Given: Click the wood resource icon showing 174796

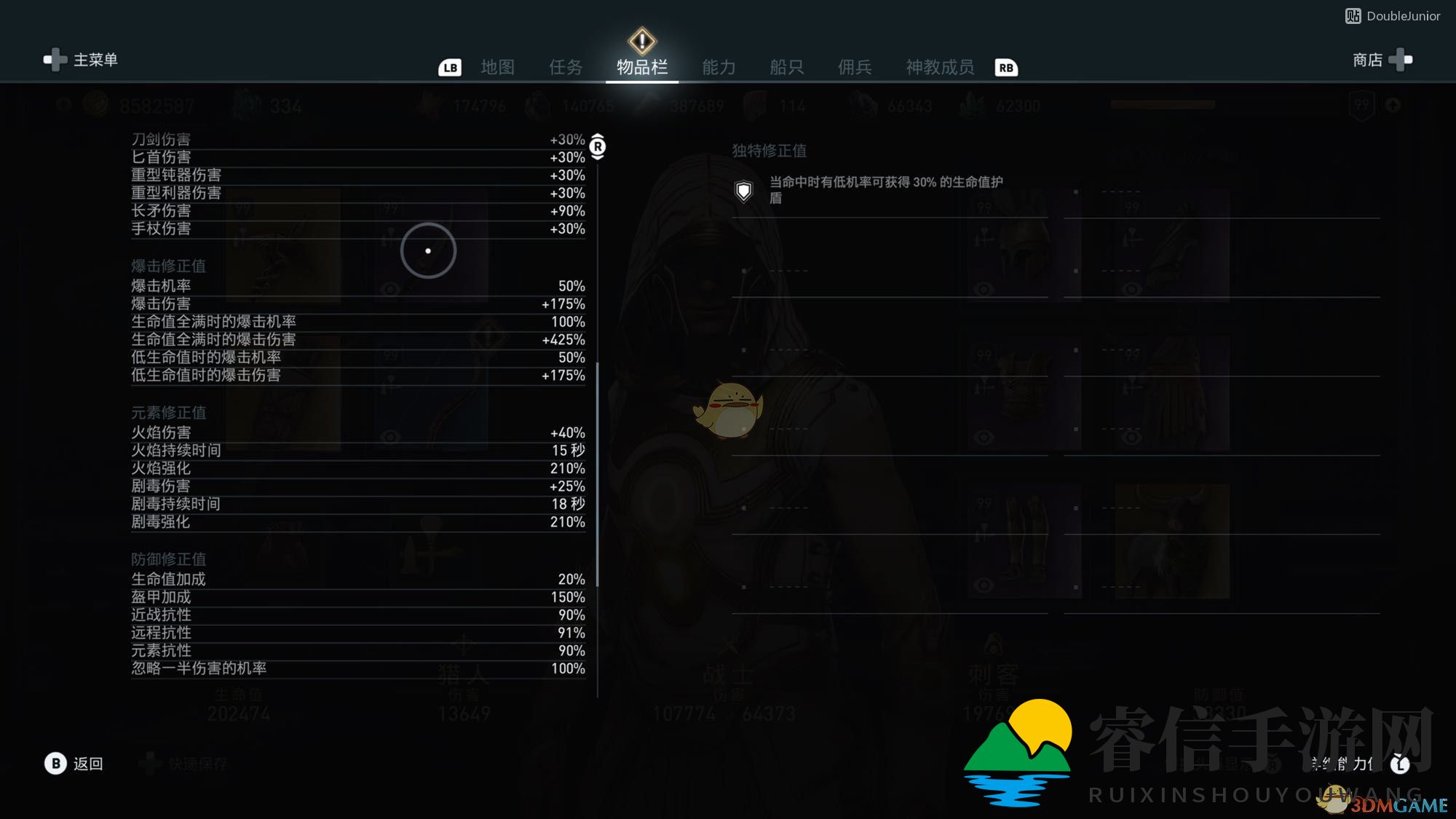Looking at the screenshot, I should coord(430,106).
